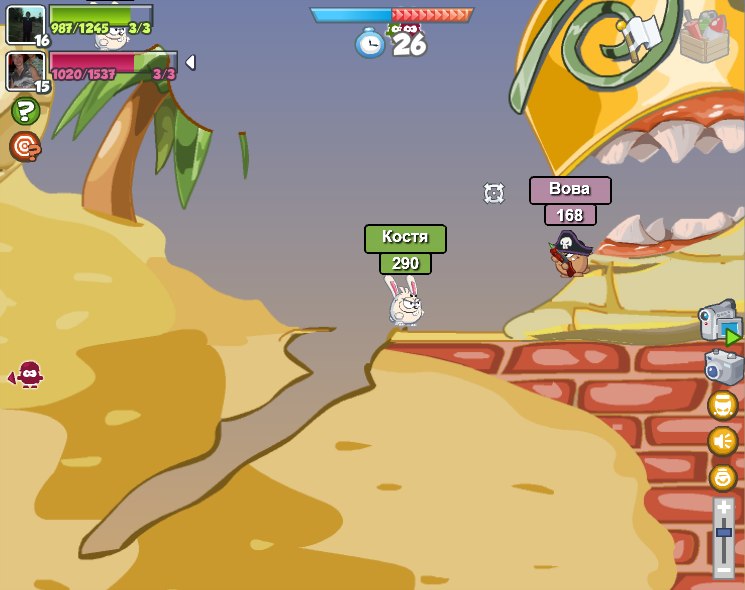
Task: Take a screenshot with the photo camera
Action: pos(723,368)
